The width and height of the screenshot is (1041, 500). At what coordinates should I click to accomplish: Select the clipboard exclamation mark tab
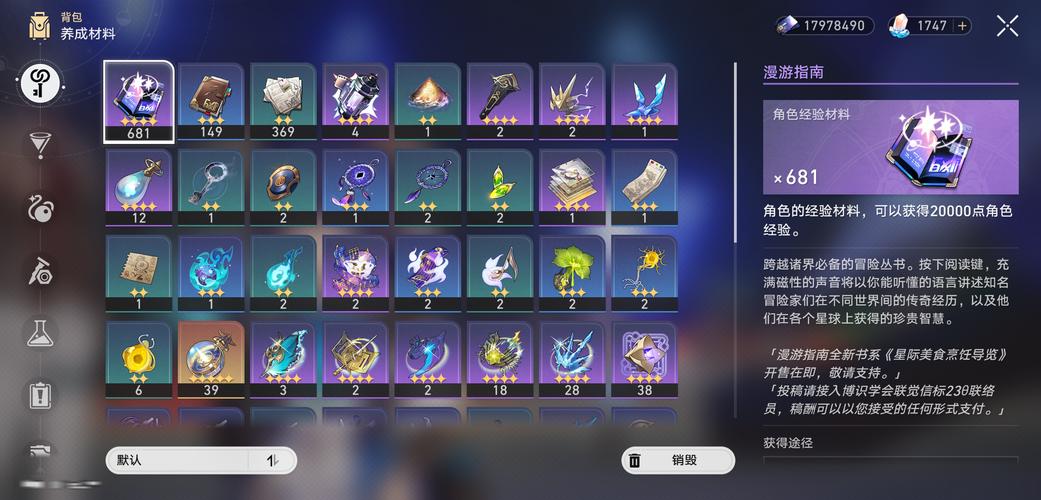(x=40, y=394)
